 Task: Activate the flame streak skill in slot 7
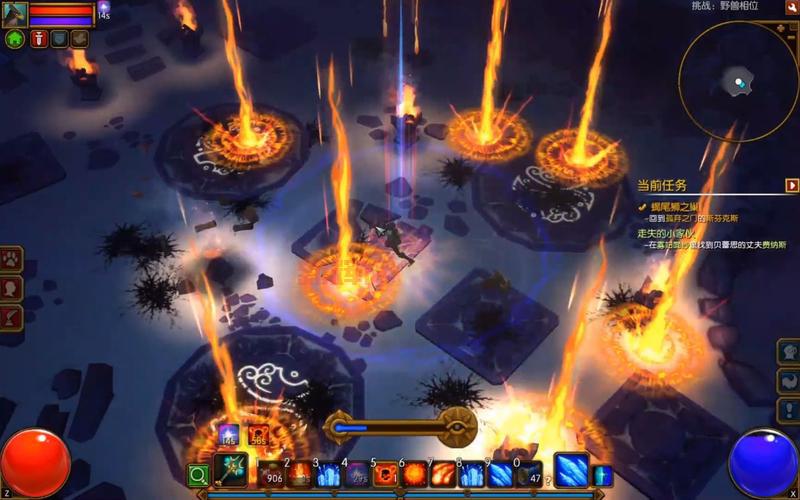pos(443,474)
